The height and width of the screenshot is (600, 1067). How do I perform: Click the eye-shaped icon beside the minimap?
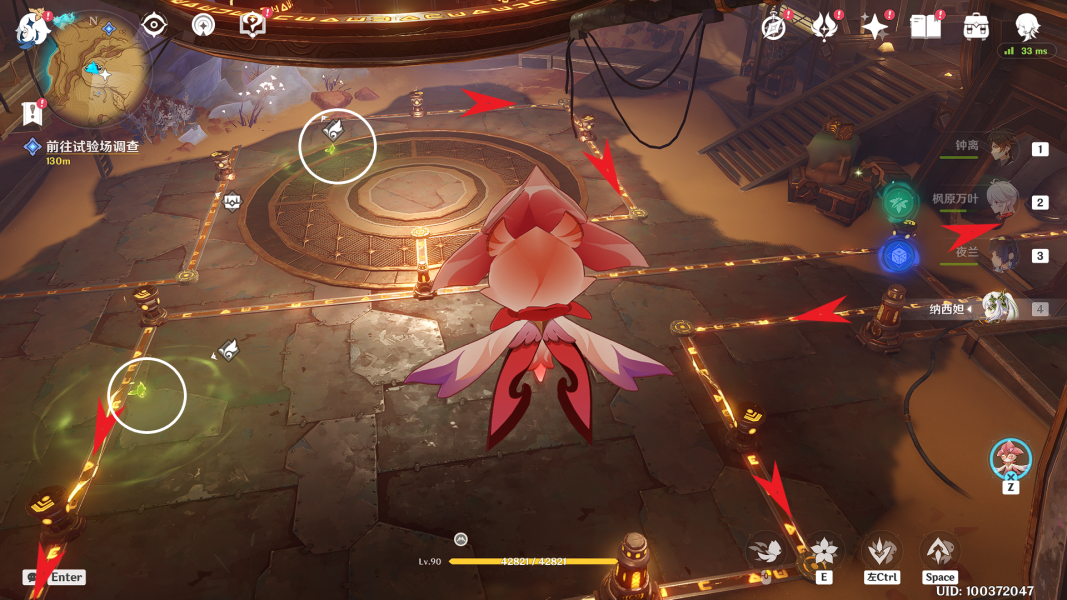154,25
